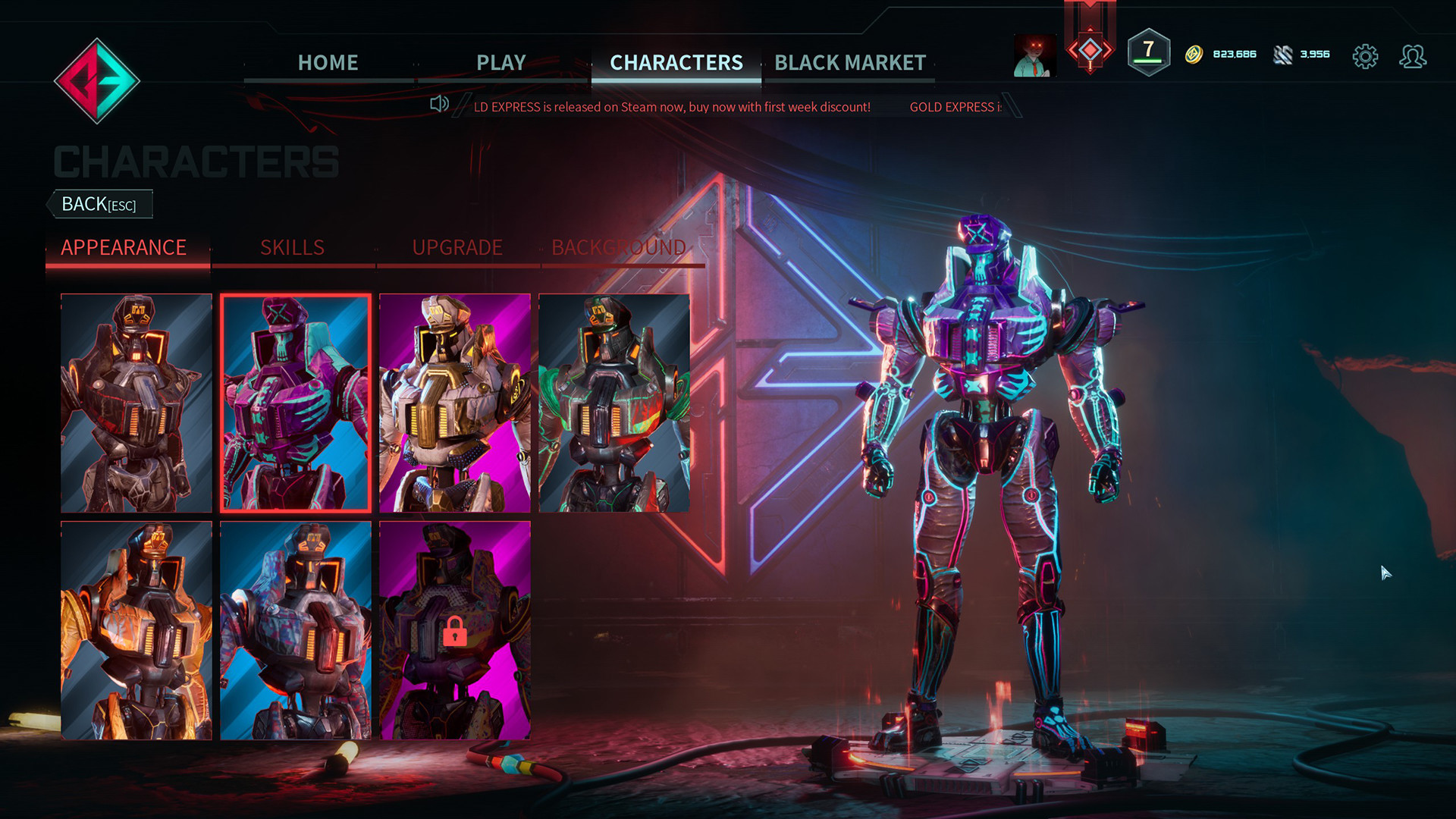Image resolution: width=1456 pixels, height=819 pixels.
Task: Pick the white and gold skin
Action: coord(455,403)
